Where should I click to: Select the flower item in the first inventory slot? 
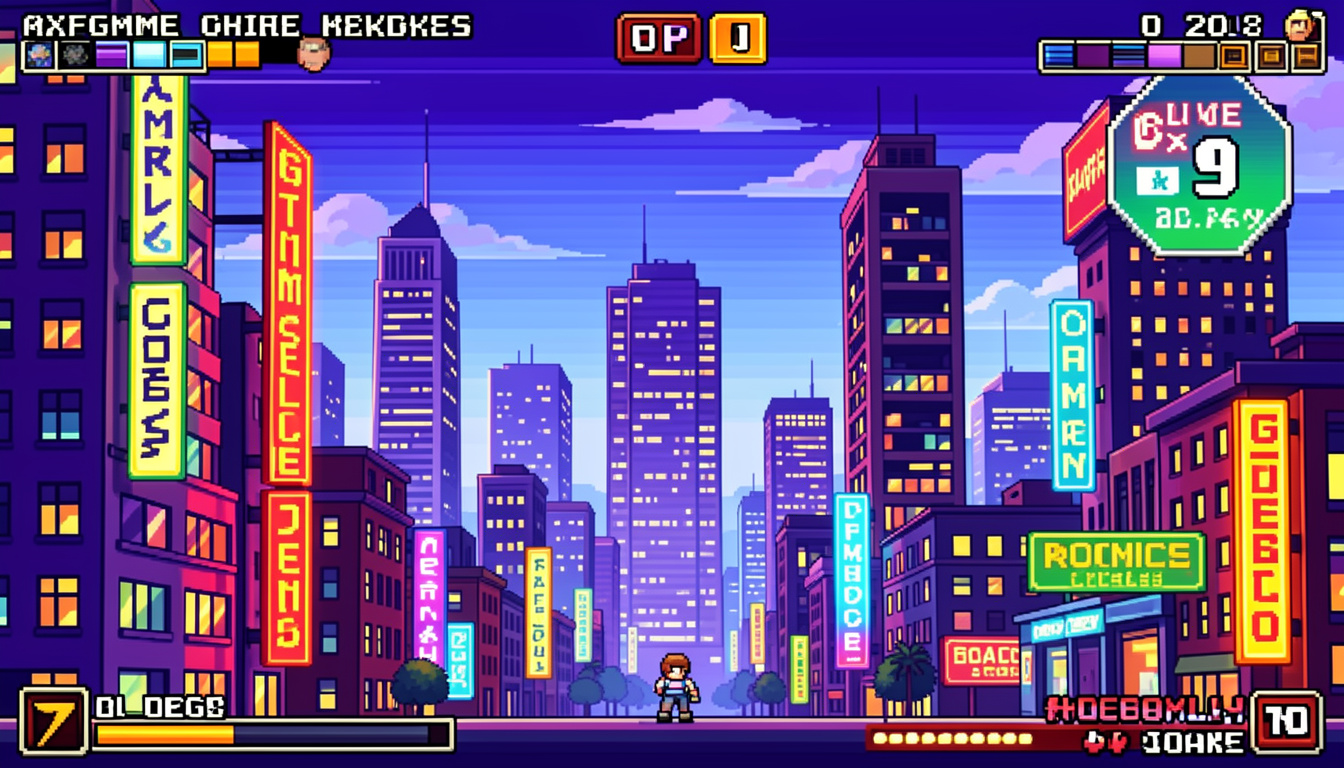click(39, 54)
